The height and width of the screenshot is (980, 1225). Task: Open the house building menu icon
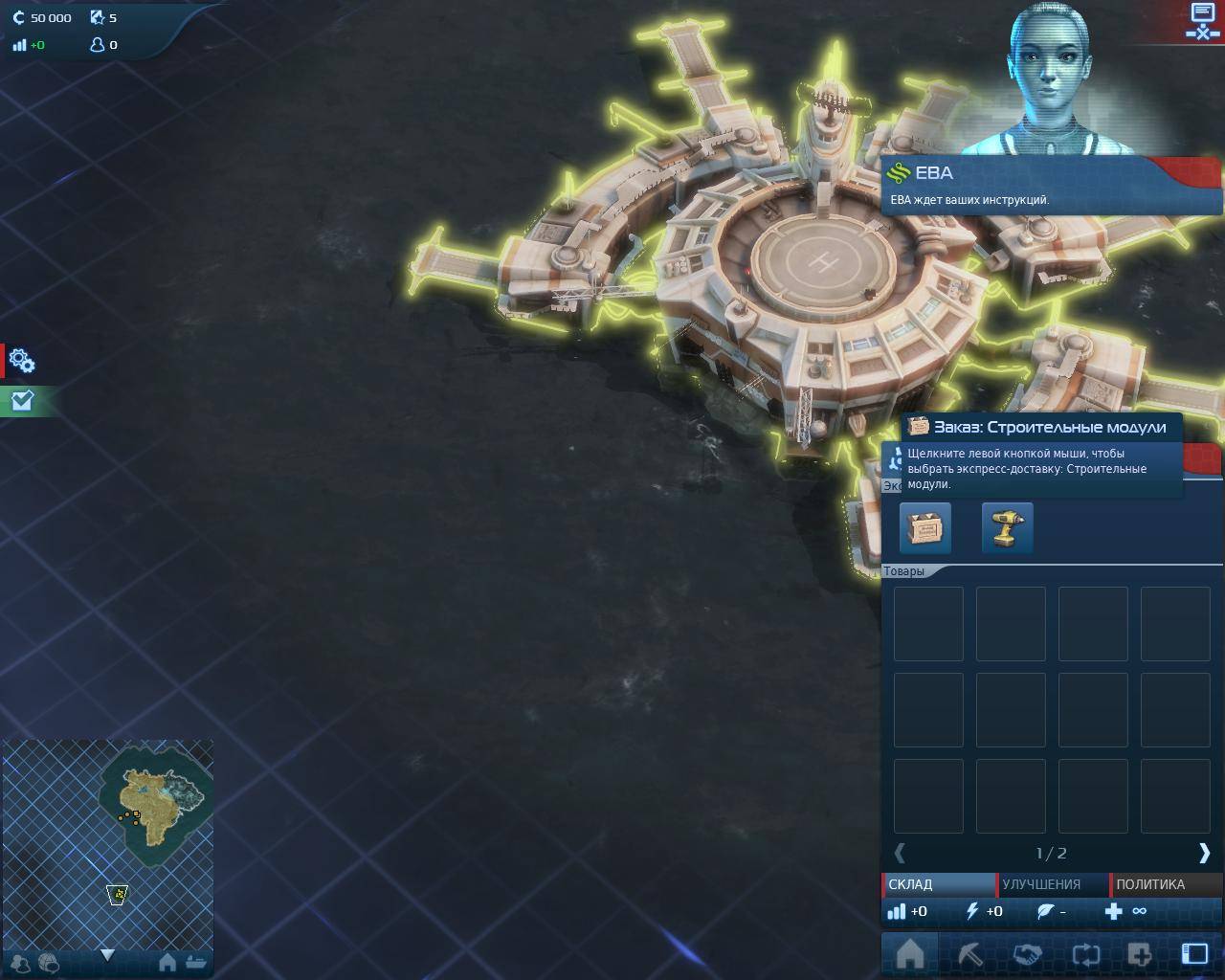pos(909,954)
